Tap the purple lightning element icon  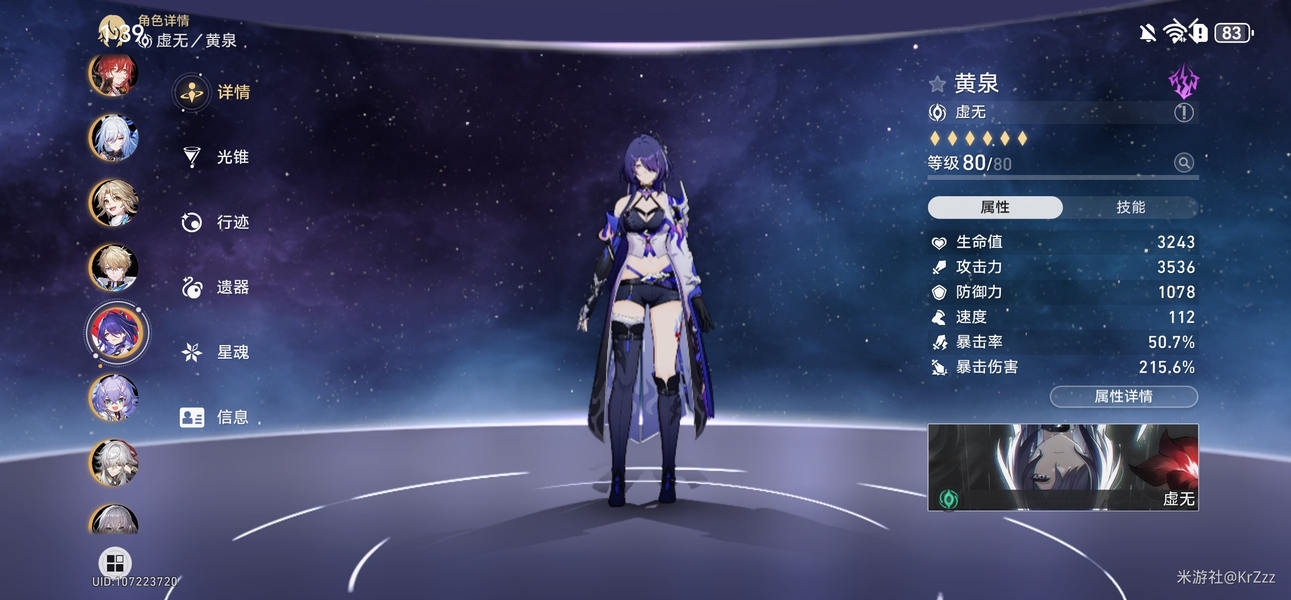(x=1183, y=83)
